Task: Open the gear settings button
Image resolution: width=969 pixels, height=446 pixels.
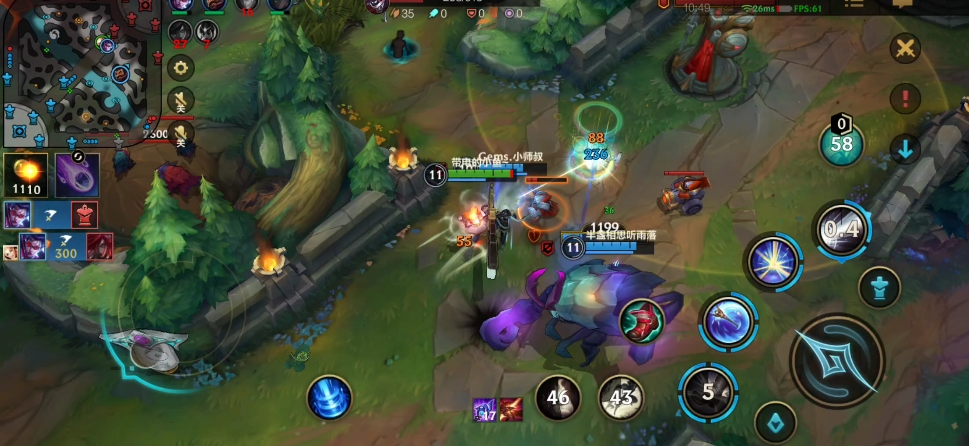Action: tap(180, 68)
